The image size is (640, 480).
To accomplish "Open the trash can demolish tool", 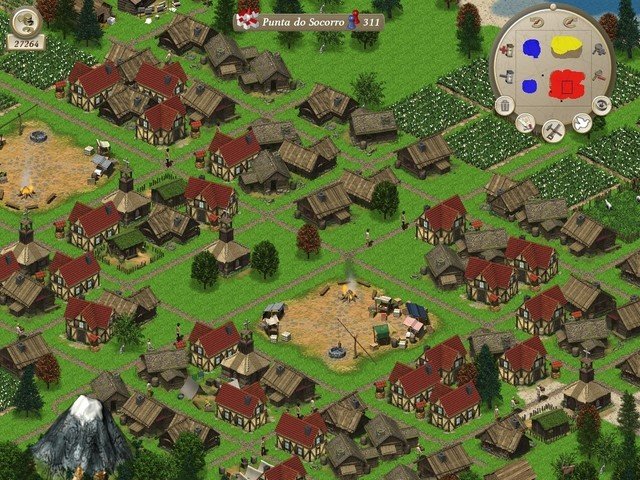I will (503, 105).
